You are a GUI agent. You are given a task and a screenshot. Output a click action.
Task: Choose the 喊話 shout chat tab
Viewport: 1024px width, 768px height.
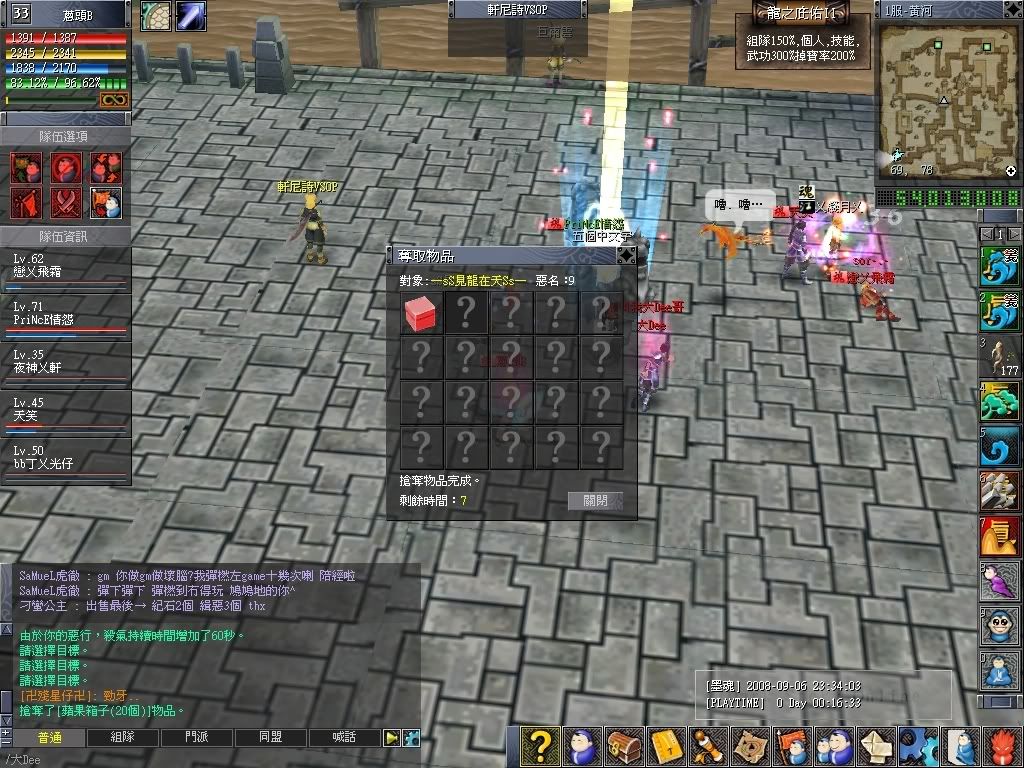tap(344, 737)
